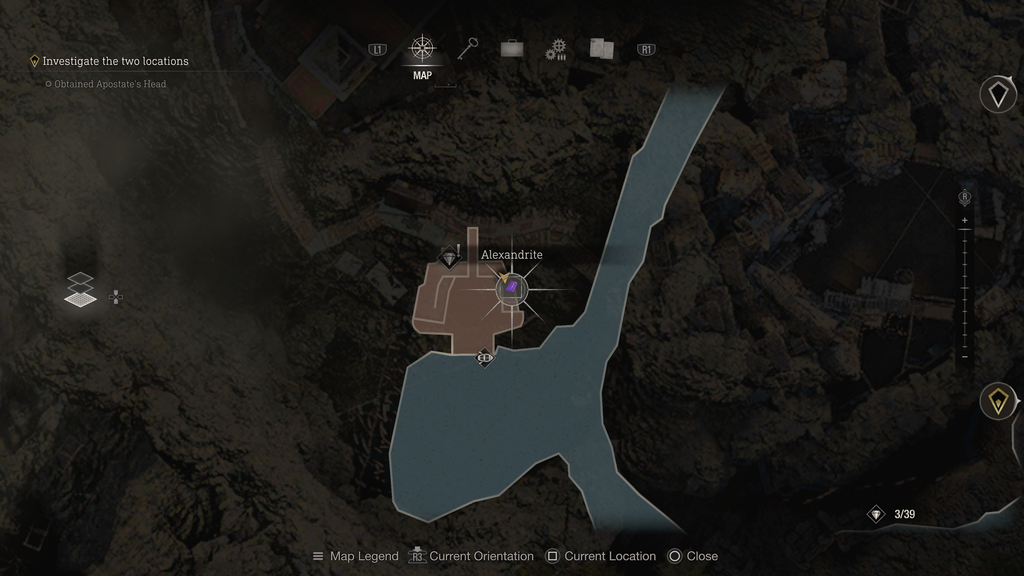Open the files documents tab

point(601,48)
